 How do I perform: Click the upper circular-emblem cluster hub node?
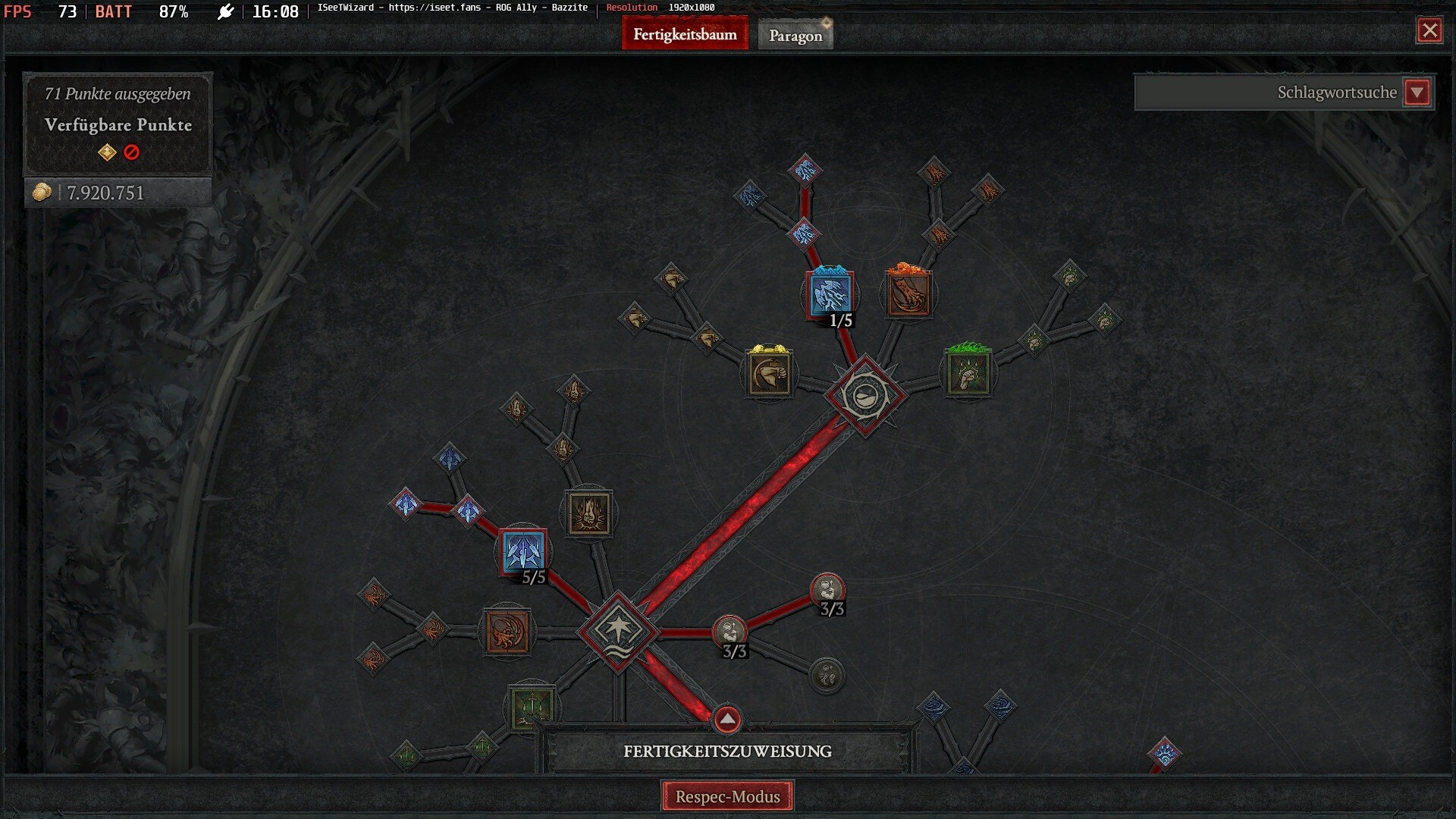864,396
